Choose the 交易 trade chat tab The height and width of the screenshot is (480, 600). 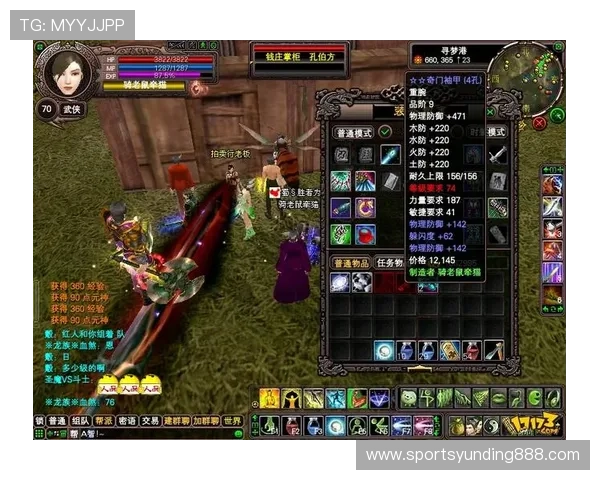tap(150, 421)
